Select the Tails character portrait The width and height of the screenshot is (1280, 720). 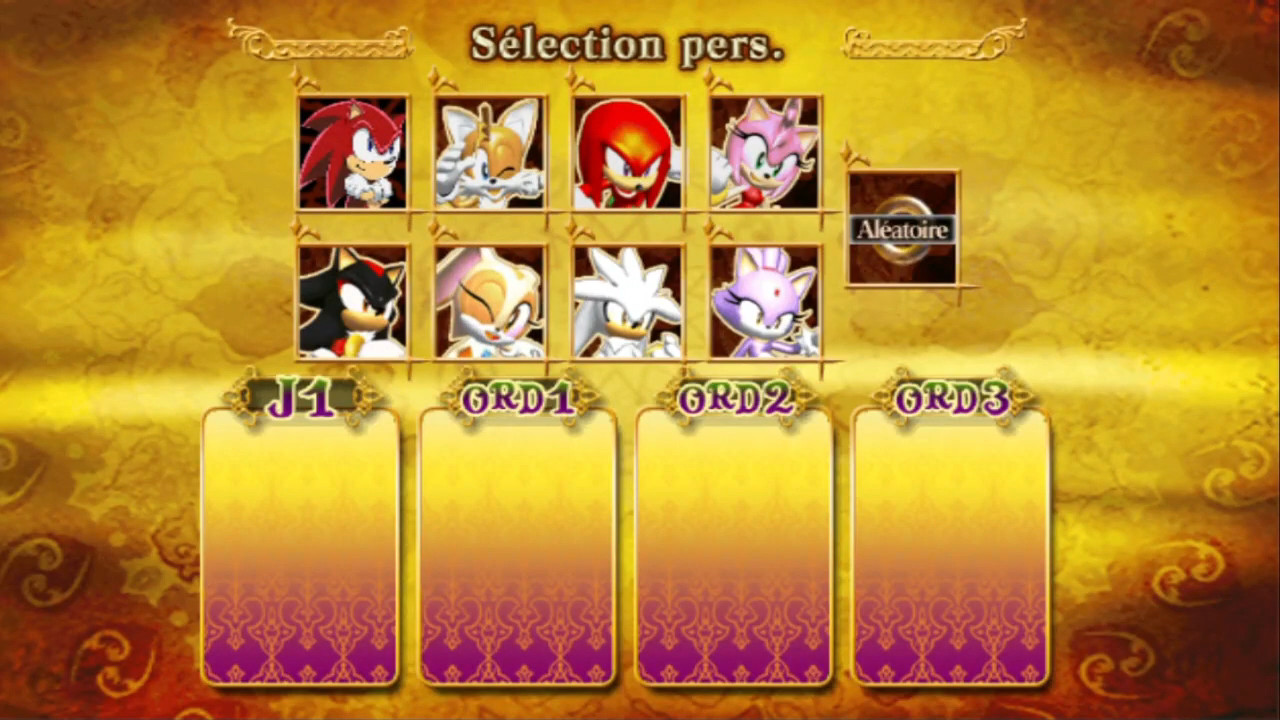(x=489, y=152)
